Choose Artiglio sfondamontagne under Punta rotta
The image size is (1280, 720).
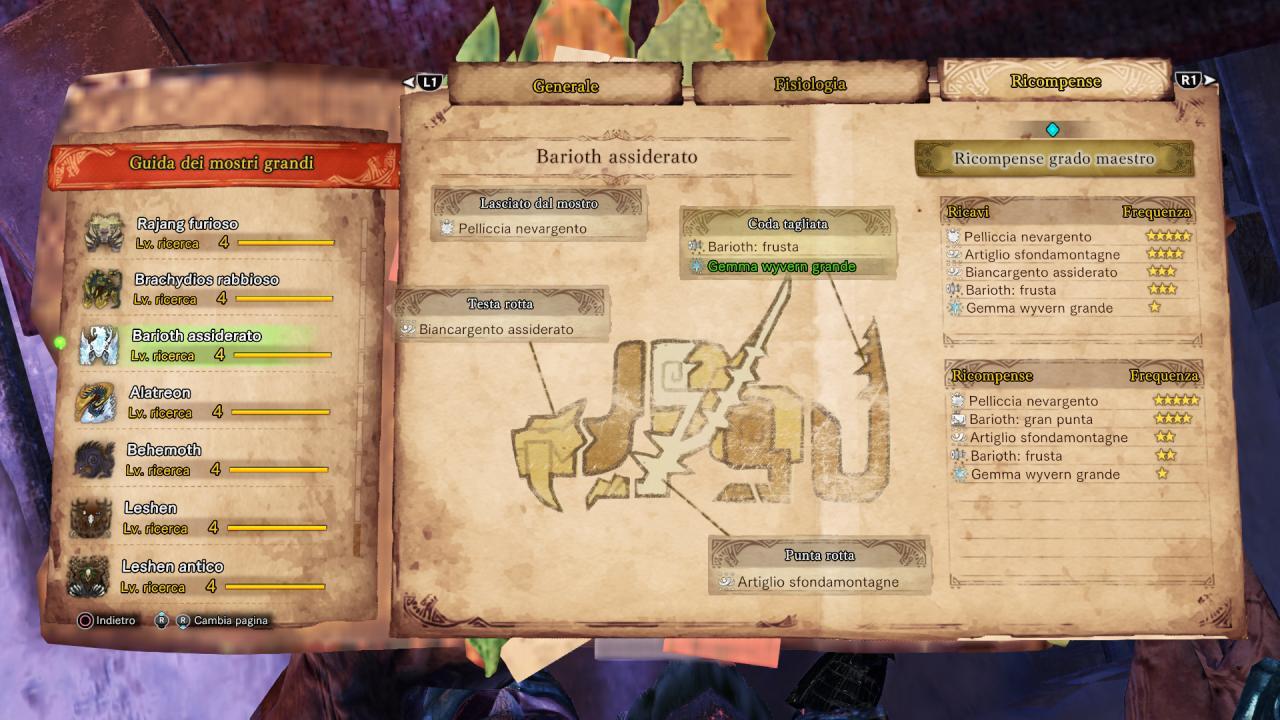(818, 582)
